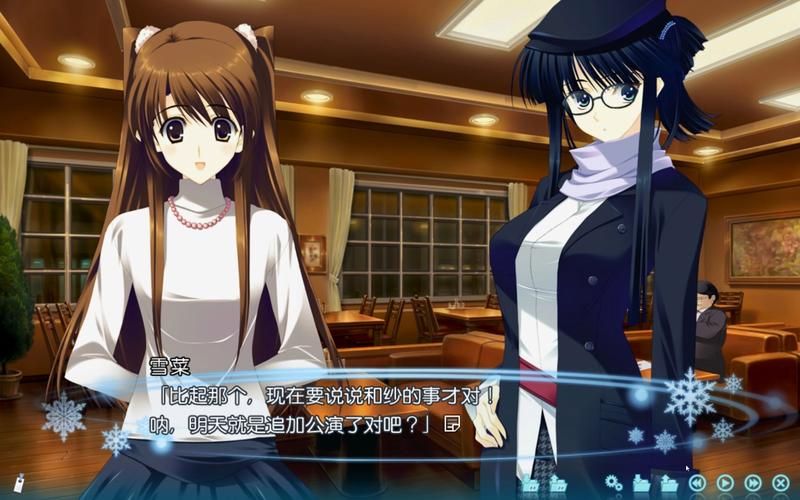Viewport: 800px width, 500px height.
Task: Start auto-play with the play button
Action: (725, 484)
